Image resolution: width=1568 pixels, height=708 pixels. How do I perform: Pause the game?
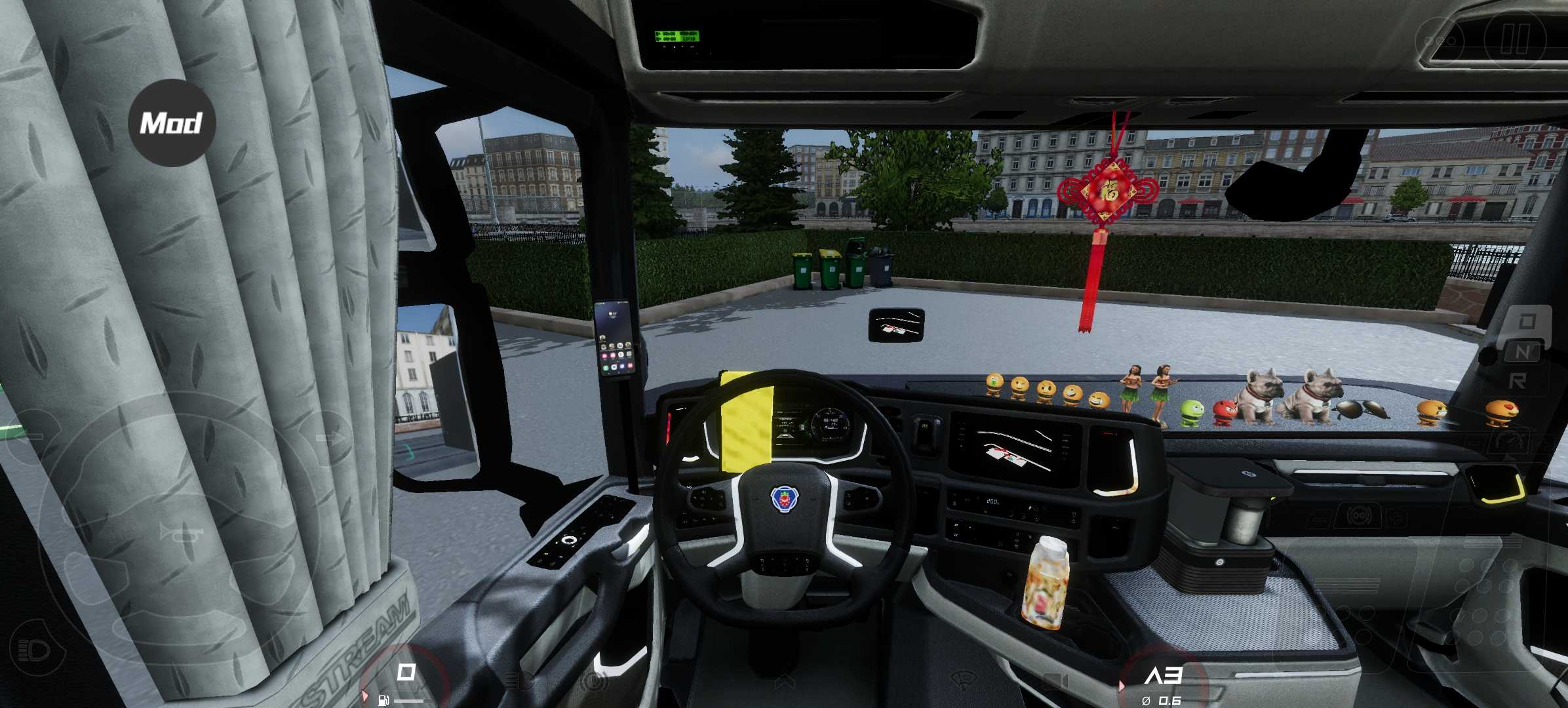point(1514,39)
